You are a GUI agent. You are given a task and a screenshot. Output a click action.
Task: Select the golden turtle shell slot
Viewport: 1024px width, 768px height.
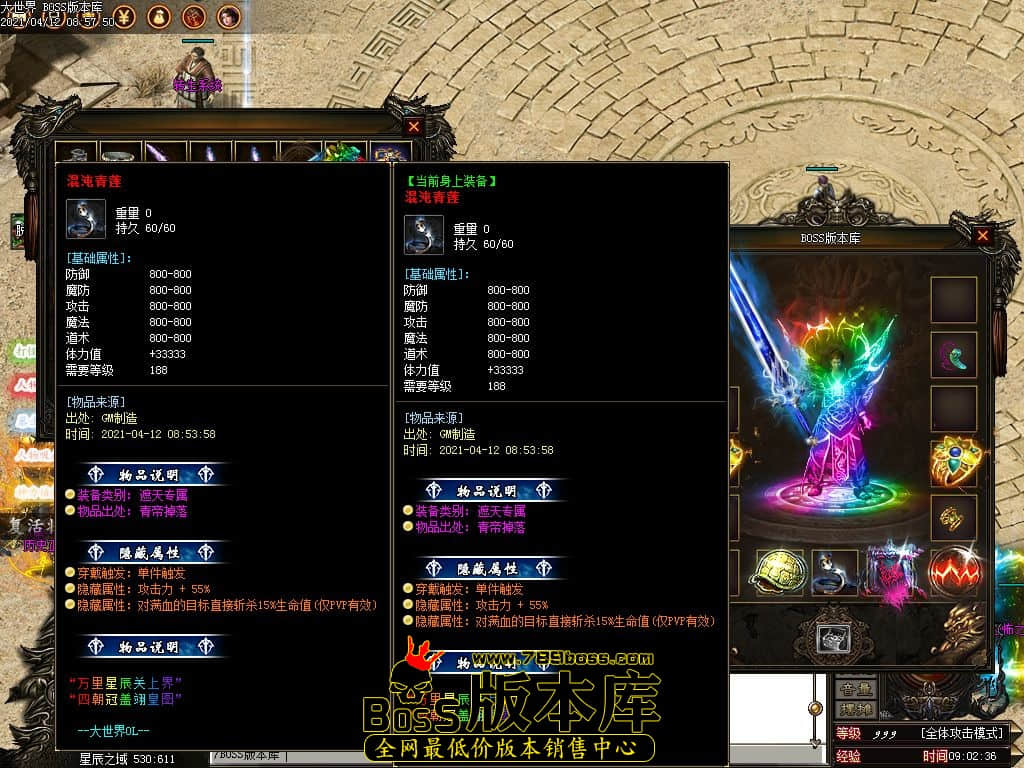(x=780, y=573)
